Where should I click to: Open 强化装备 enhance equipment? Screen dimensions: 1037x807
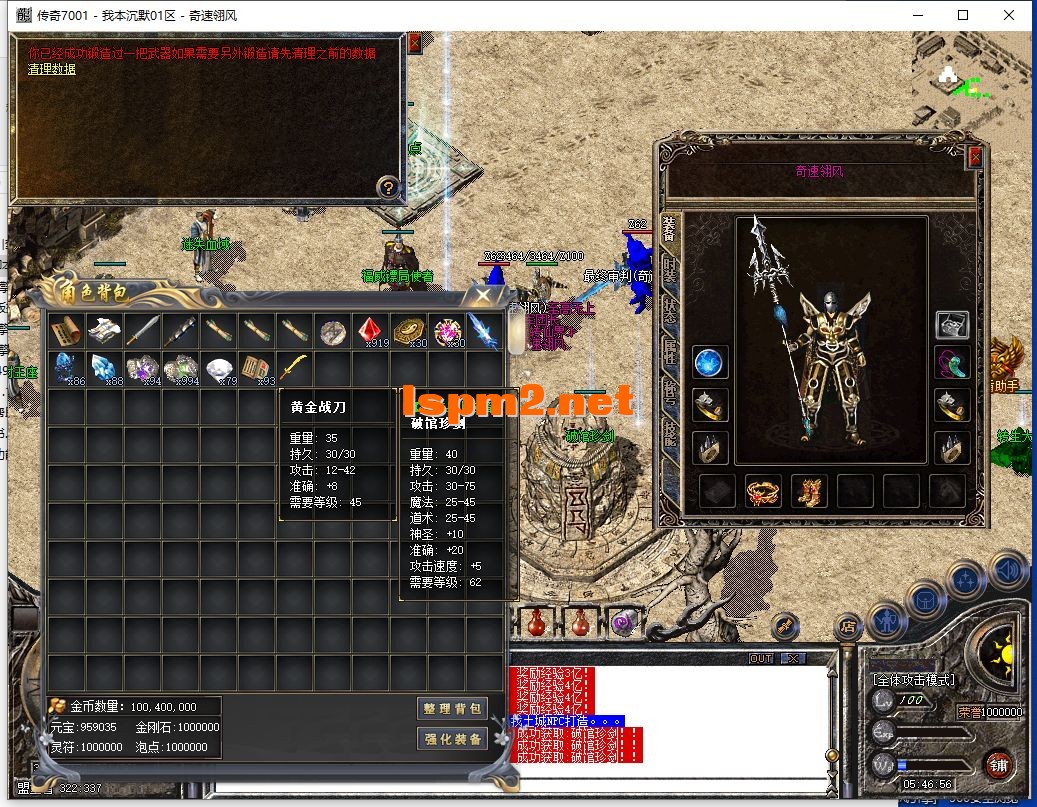(x=452, y=739)
